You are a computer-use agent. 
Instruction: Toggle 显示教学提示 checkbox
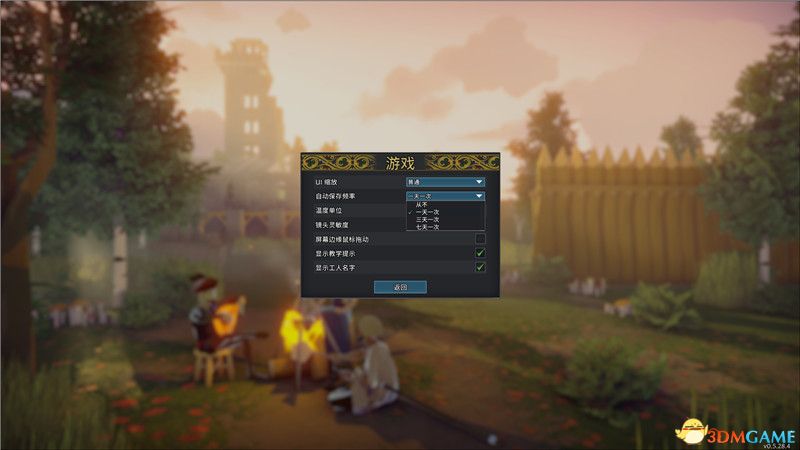click(480, 253)
